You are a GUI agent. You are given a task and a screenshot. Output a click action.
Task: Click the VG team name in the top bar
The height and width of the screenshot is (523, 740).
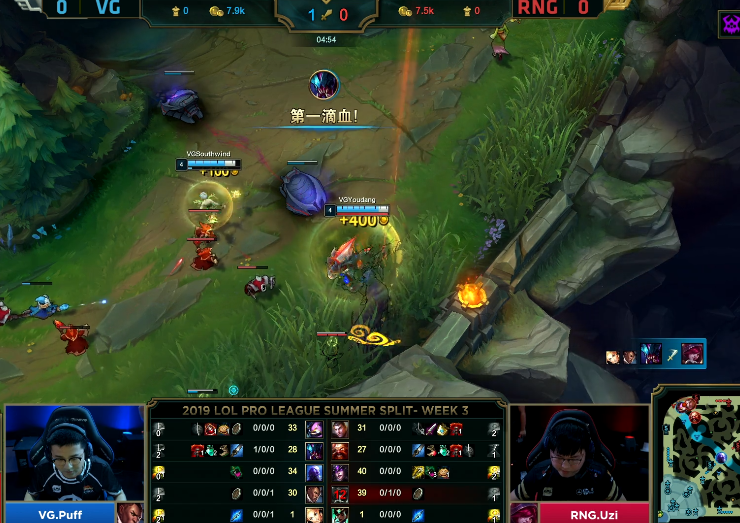(109, 9)
